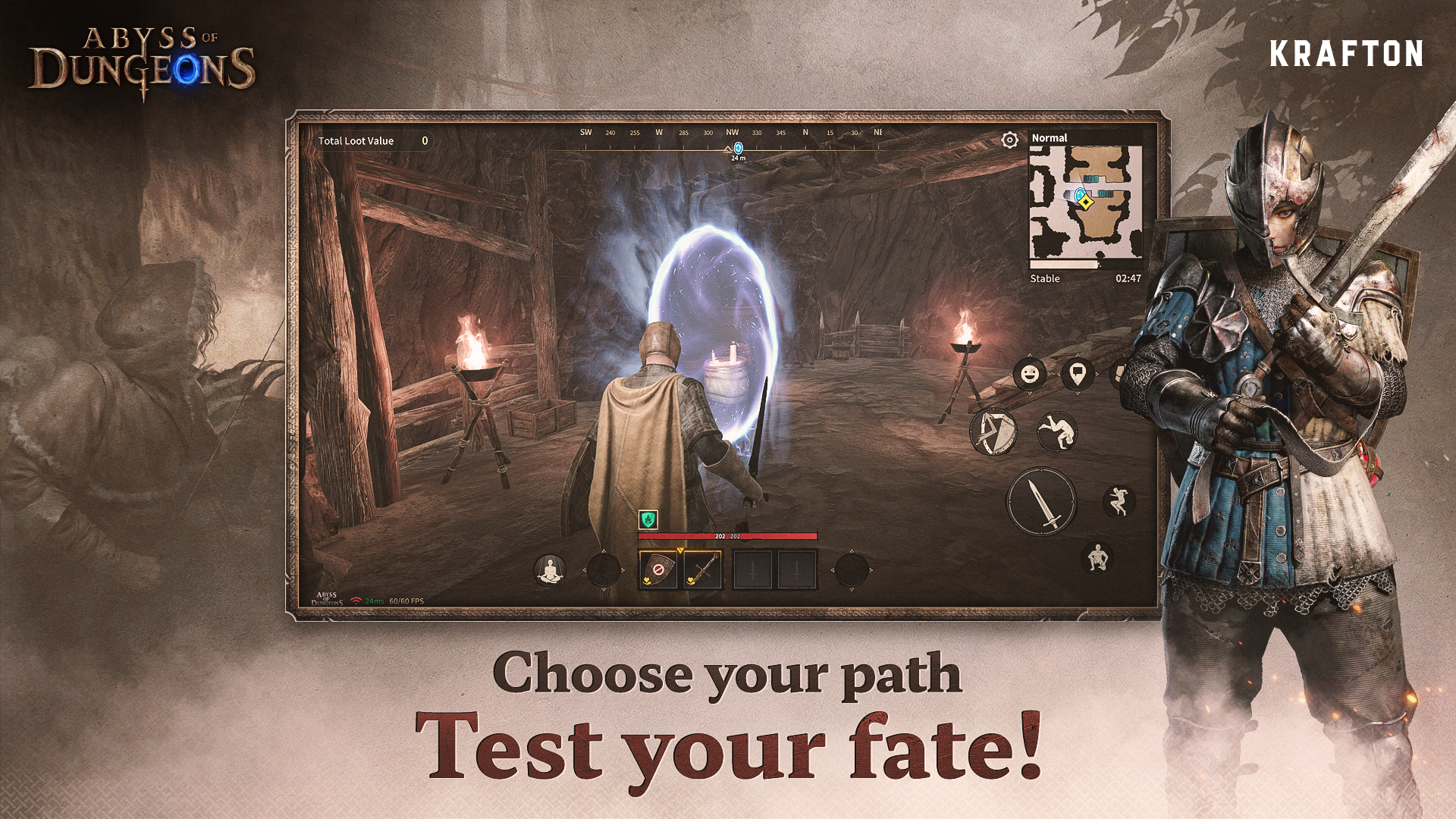This screenshot has width=1456, height=819.
Task: Click the Normal difficulty label
Action: 1050,138
